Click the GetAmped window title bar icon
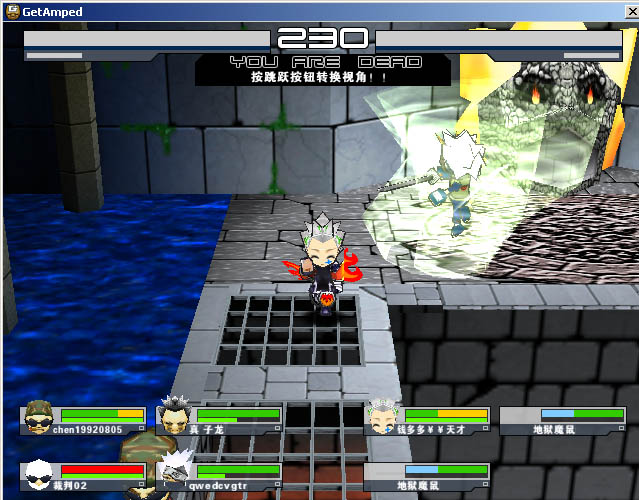 [x=12, y=12]
